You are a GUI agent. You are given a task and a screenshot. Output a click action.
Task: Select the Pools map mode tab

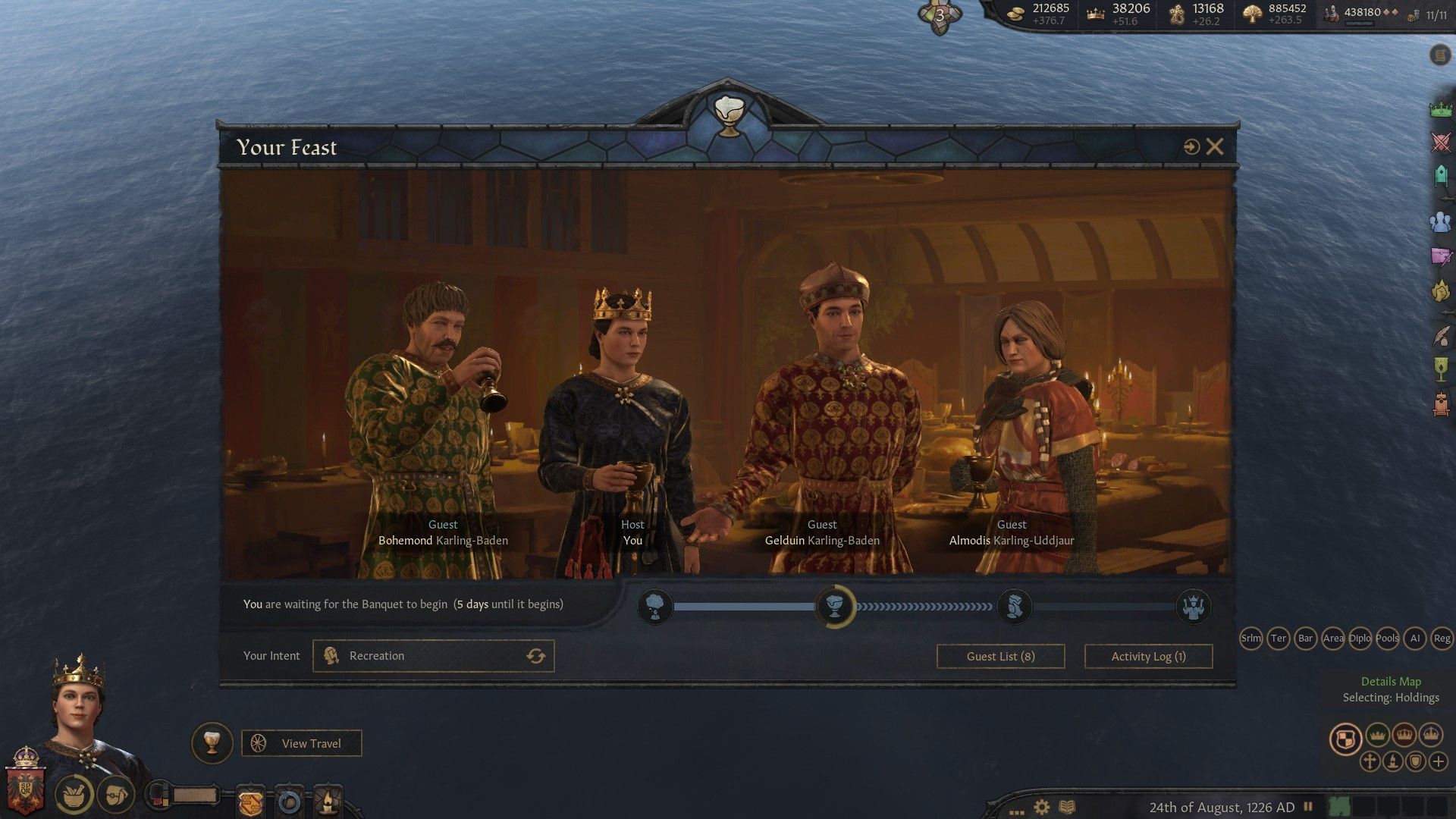point(1389,639)
